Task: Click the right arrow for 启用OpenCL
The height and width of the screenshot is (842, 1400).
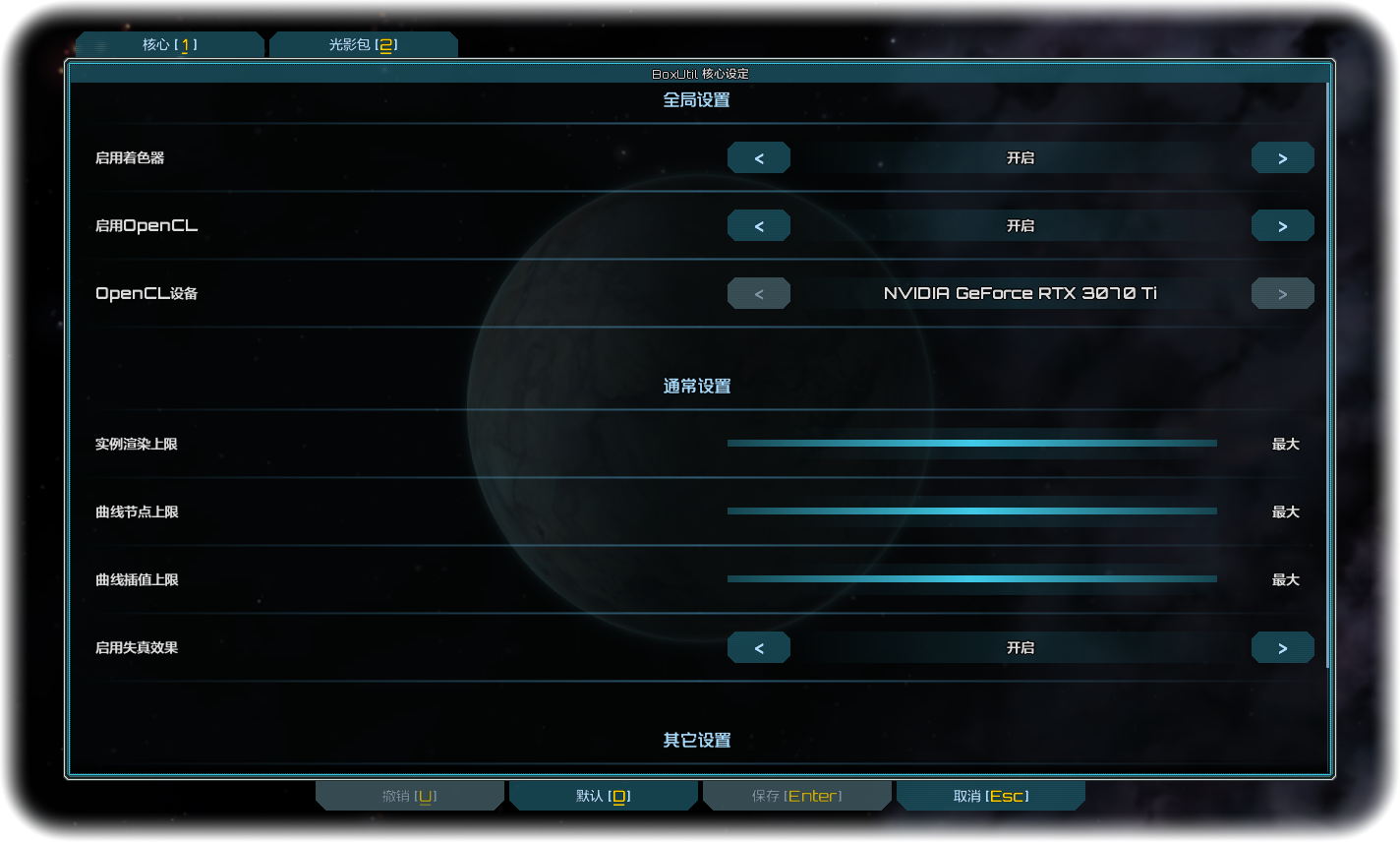Action: (1282, 225)
